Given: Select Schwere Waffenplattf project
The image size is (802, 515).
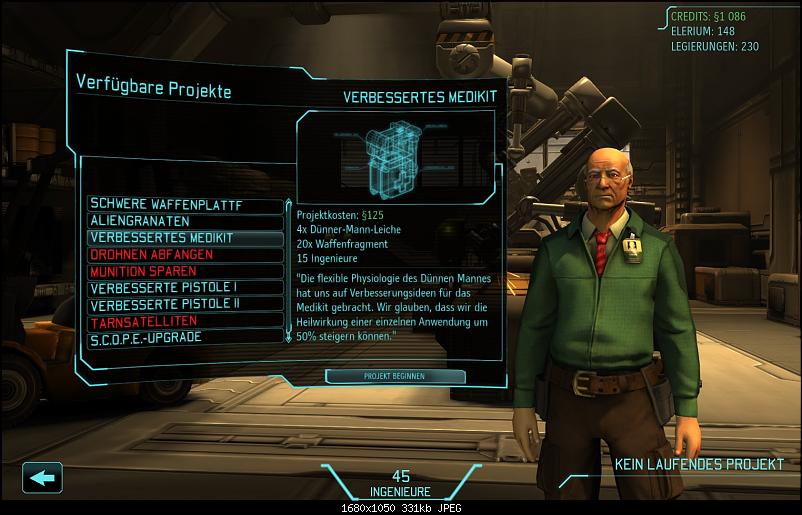Looking at the screenshot, I should tap(185, 205).
